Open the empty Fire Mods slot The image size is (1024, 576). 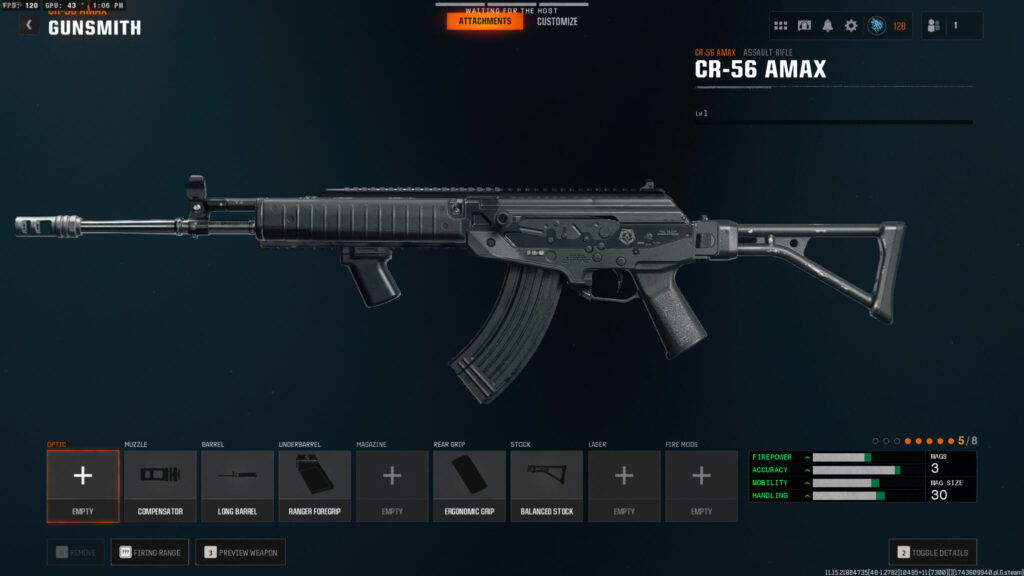coord(701,485)
